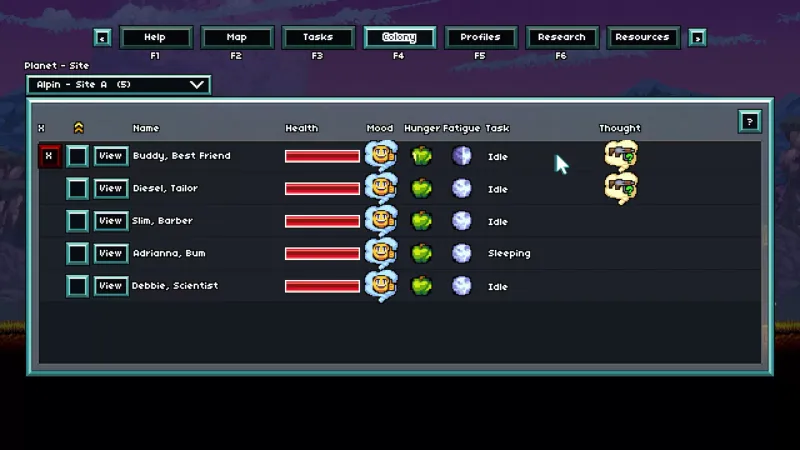Image resolution: width=800 pixels, height=450 pixels.
Task: Click the left arrow before Help
Action: (103, 38)
